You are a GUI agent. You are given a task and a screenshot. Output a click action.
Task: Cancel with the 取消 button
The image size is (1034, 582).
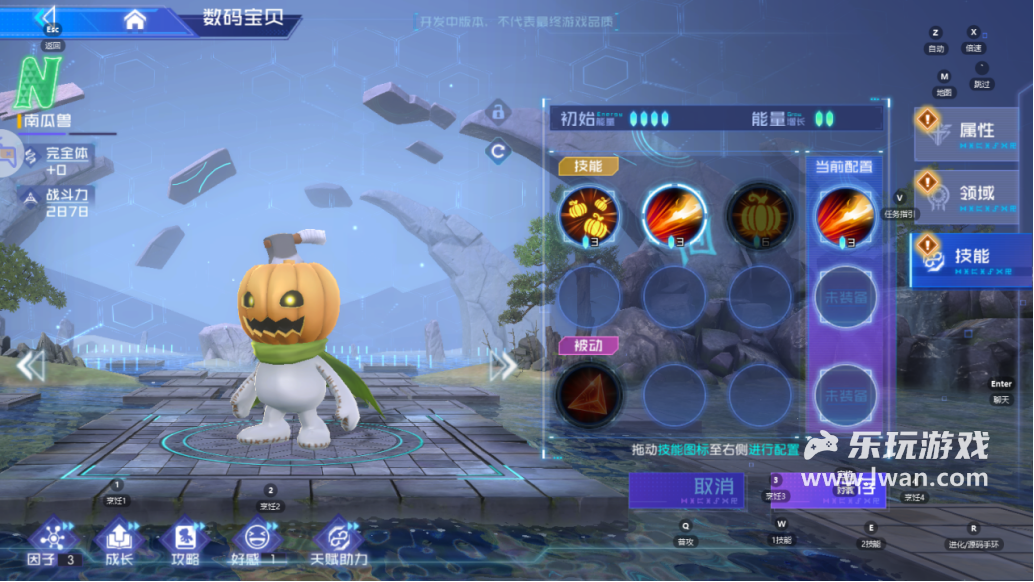pos(685,489)
